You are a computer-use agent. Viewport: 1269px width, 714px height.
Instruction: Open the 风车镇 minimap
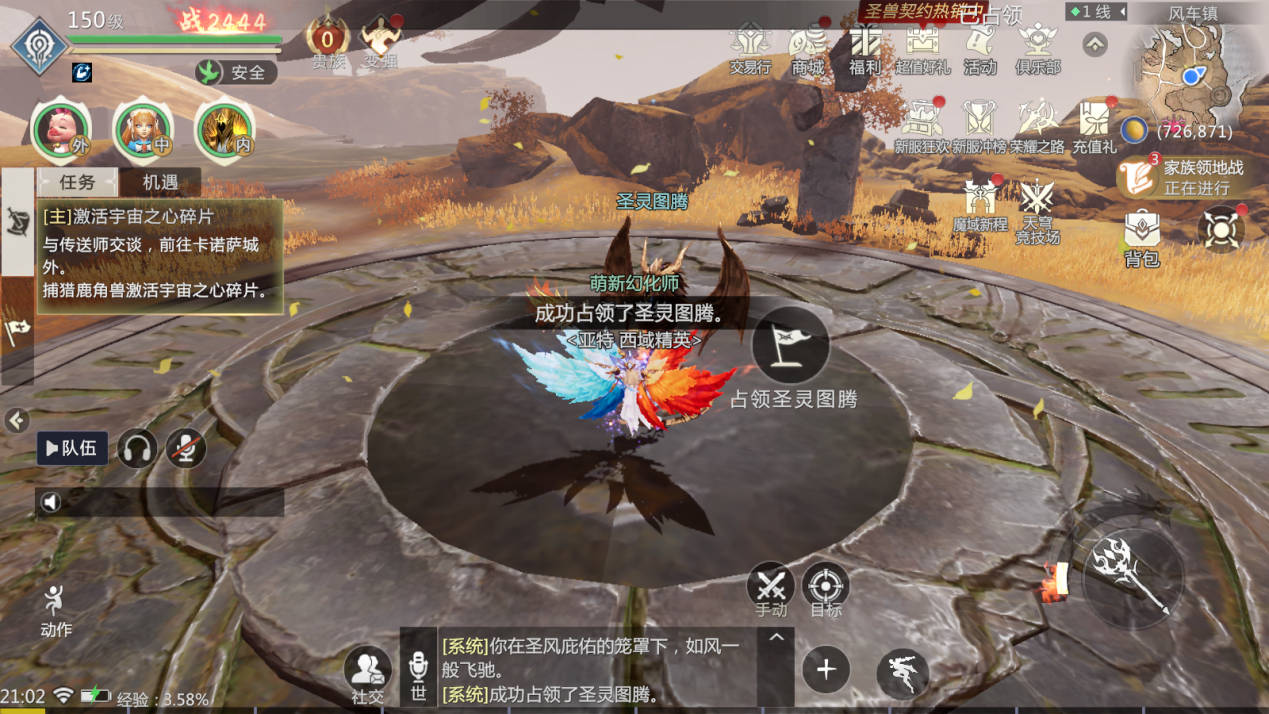tap(1190, 70)
